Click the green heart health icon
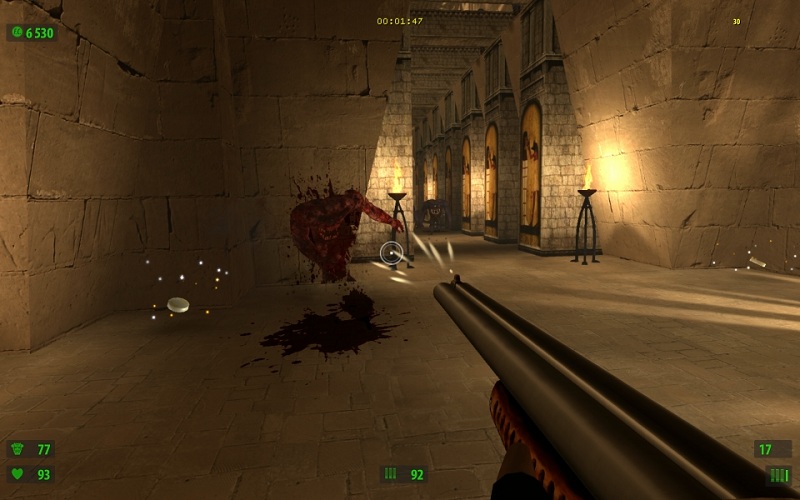 [x=18, y=474]
